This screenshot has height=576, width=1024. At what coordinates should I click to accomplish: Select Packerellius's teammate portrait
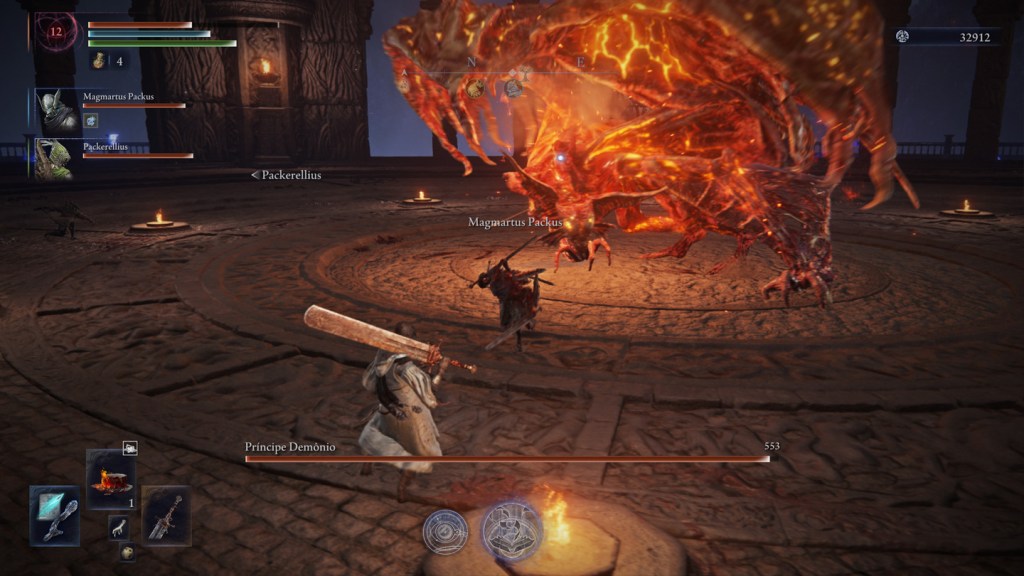pos(52,159)
